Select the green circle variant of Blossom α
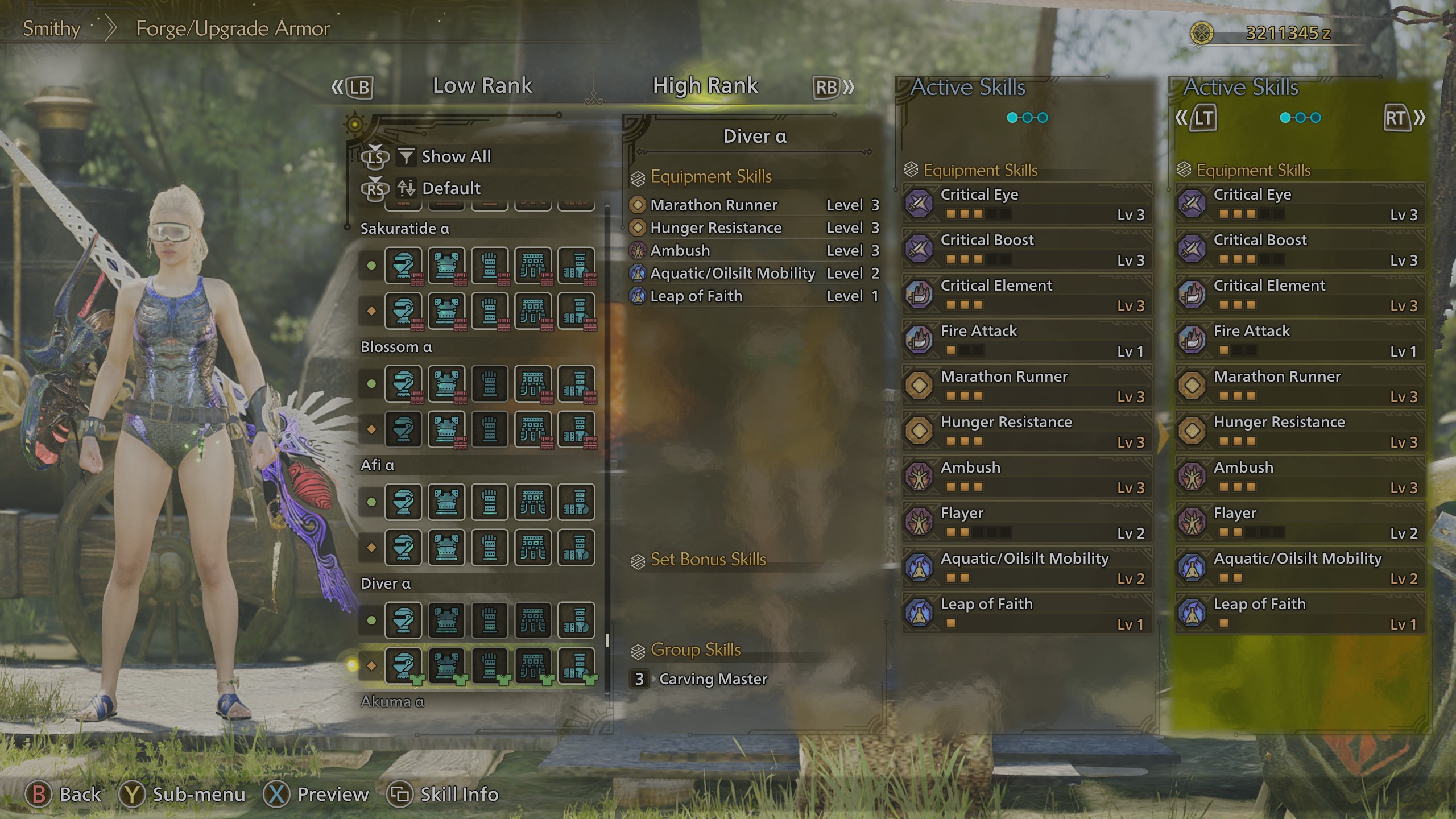 pyautogui.click(x=370, y=384)
